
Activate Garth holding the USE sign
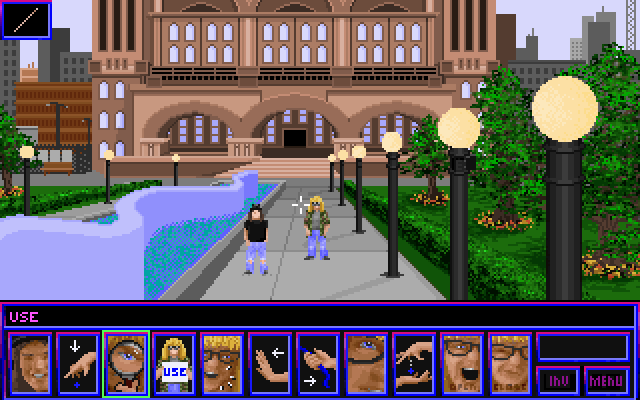(174, 364)
